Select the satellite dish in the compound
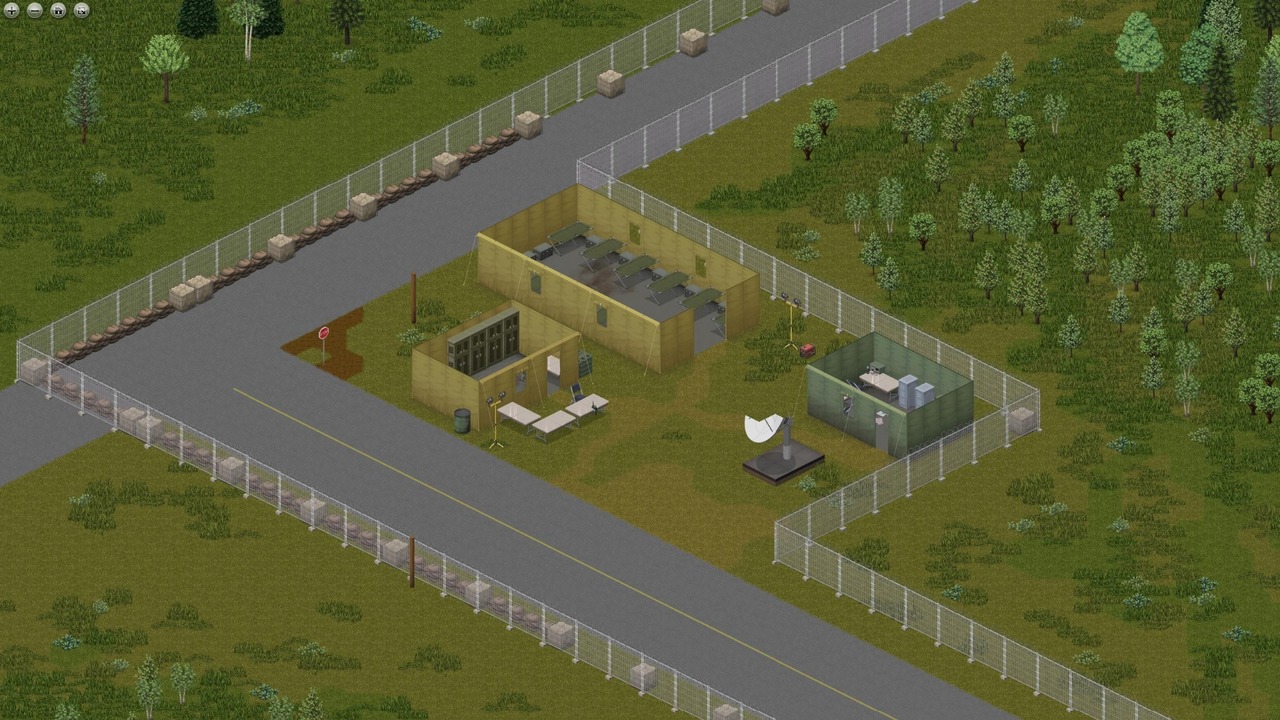The image size is (1280, 720). [768, 430]
